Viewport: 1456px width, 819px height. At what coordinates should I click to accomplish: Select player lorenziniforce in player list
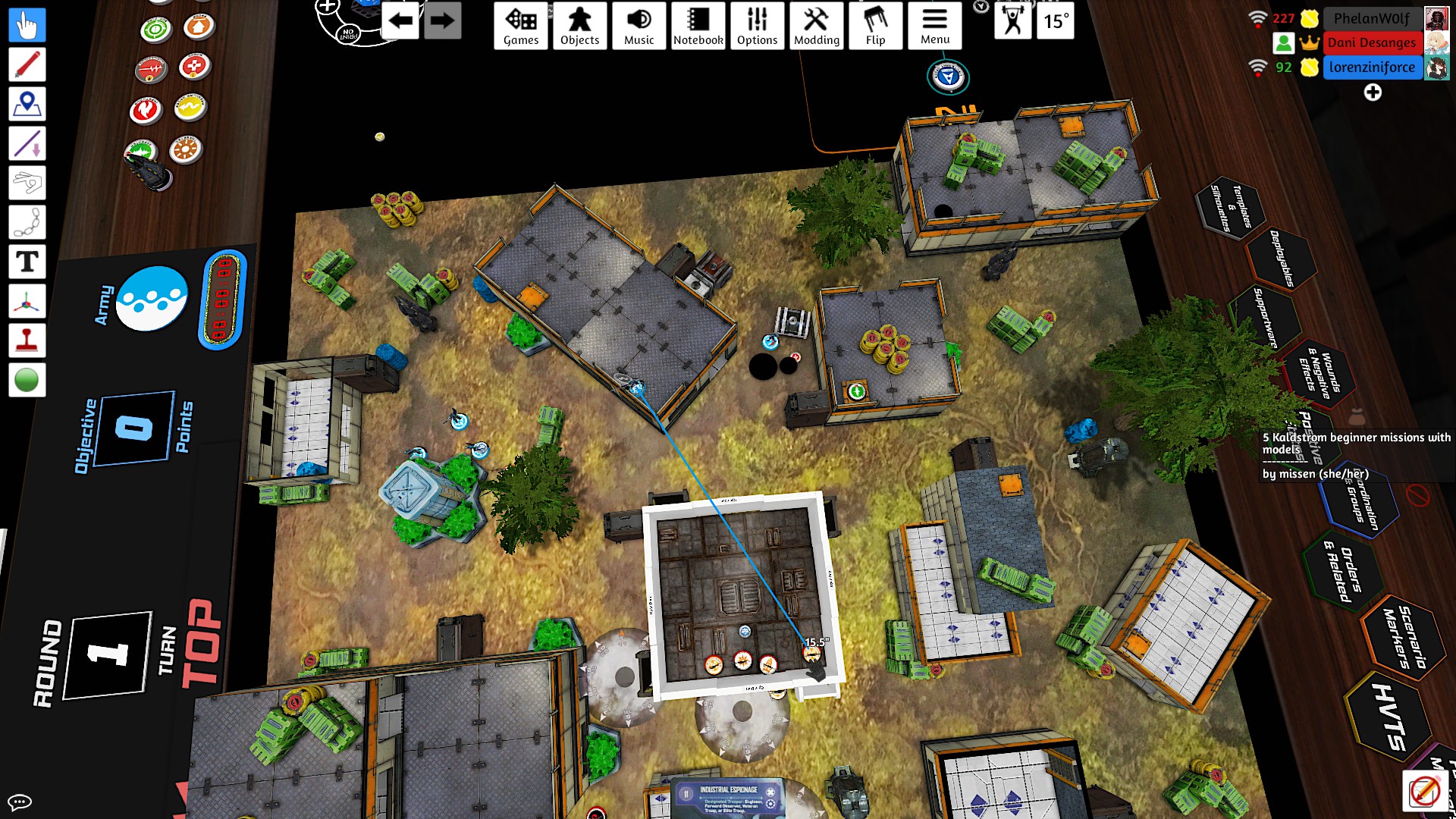click(1372, 67)
